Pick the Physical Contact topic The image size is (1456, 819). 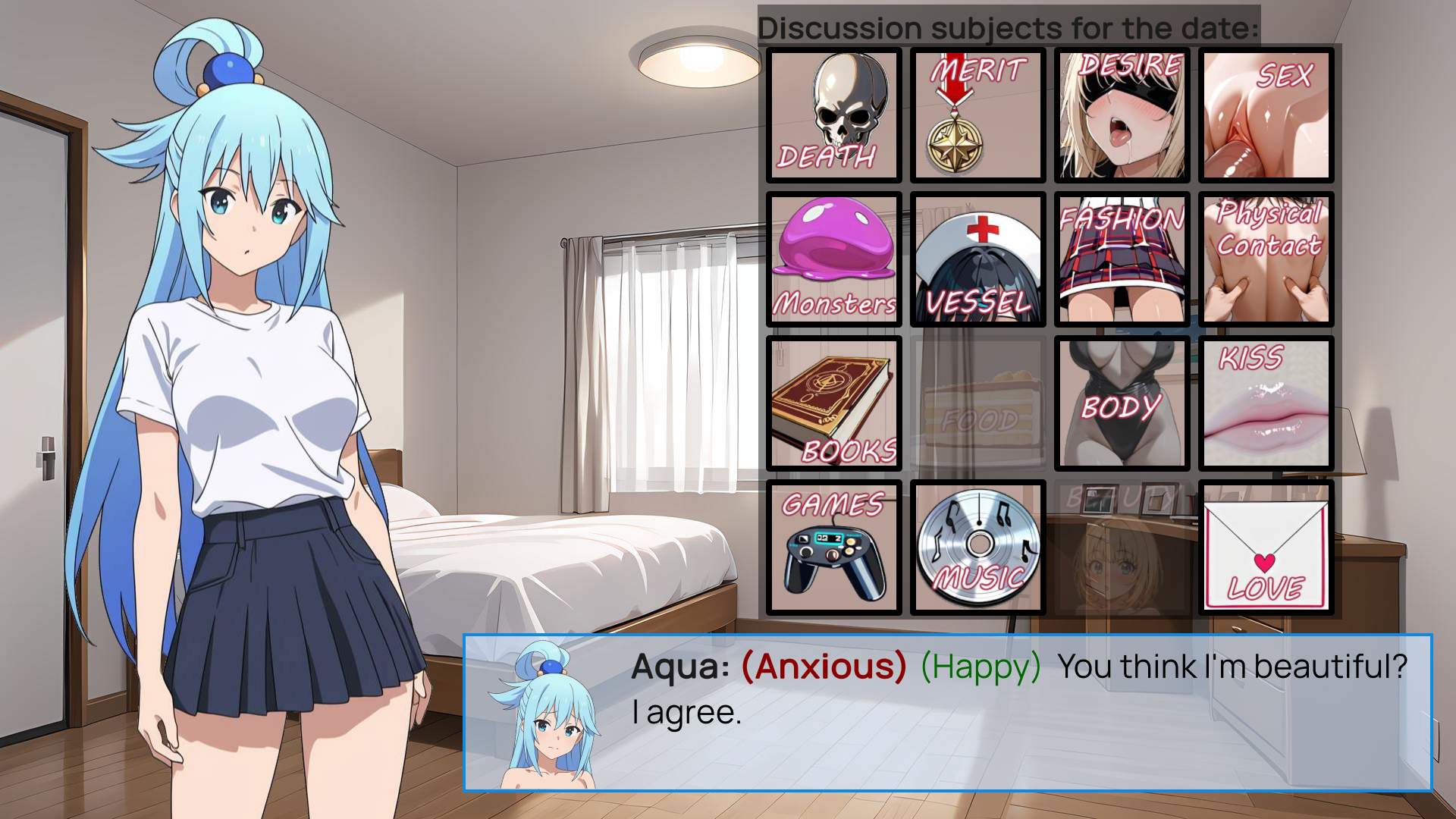click(1266, 259)
